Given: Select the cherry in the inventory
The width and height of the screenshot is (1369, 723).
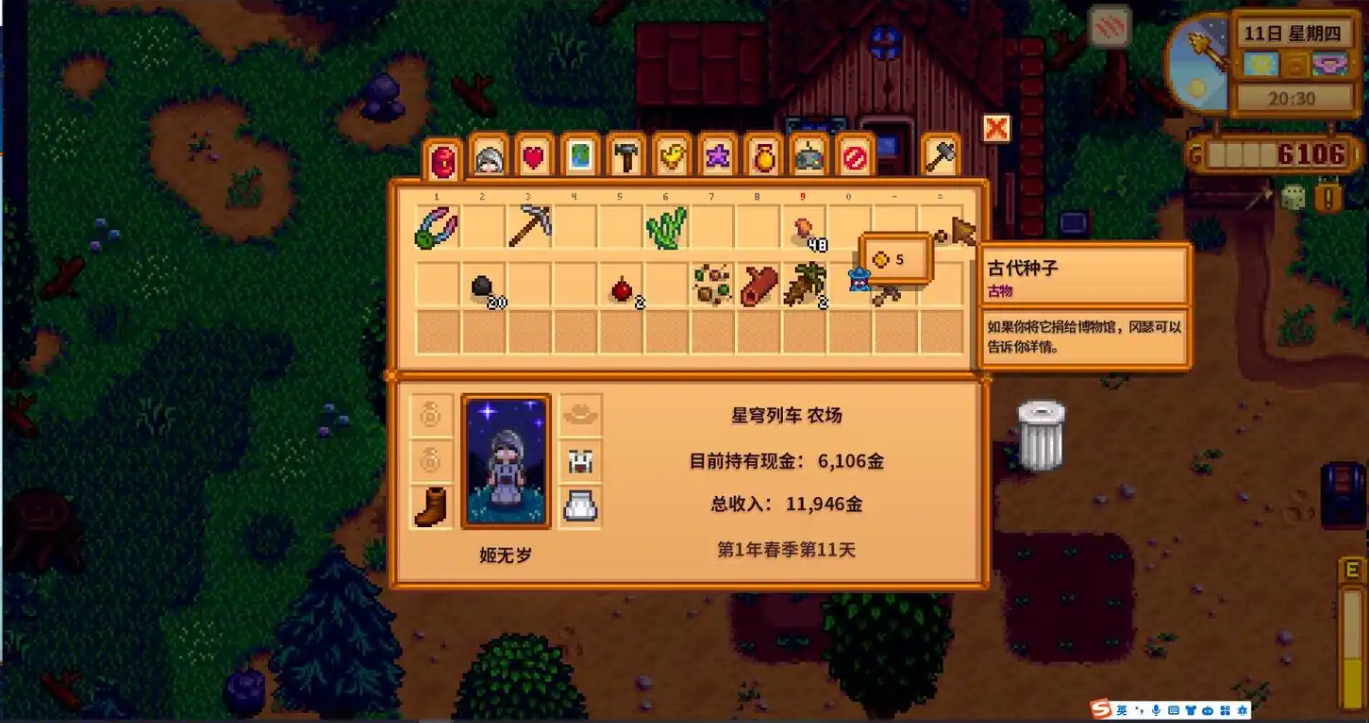Looking at the screenshot, I should 620,287.
